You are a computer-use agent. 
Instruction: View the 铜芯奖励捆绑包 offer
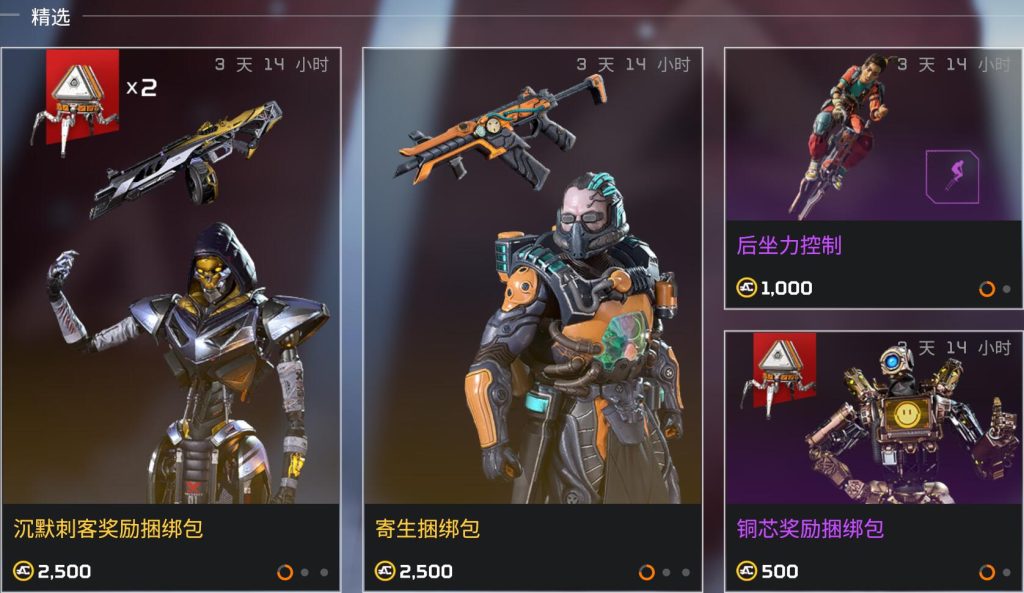873,460
